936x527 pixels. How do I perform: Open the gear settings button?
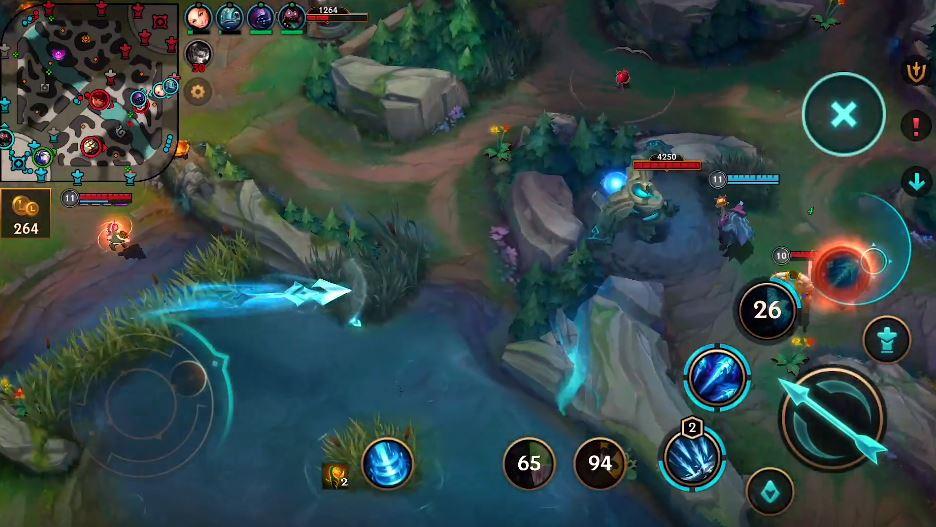(198, 92)
